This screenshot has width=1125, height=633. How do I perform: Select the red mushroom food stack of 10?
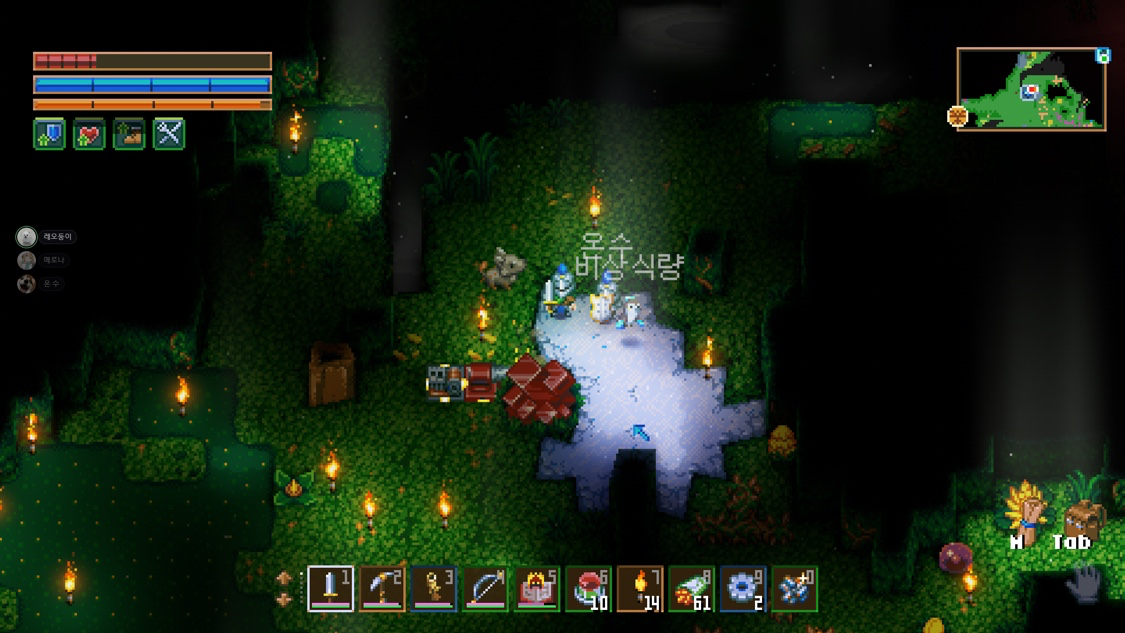point(589,589)
